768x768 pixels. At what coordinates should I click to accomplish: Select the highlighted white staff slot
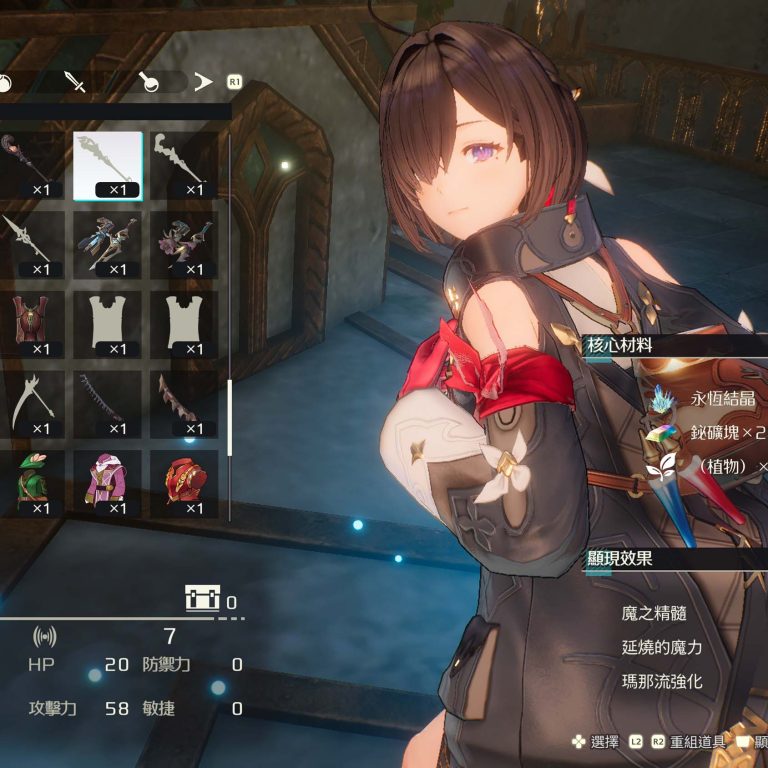[x=108, y=166]
